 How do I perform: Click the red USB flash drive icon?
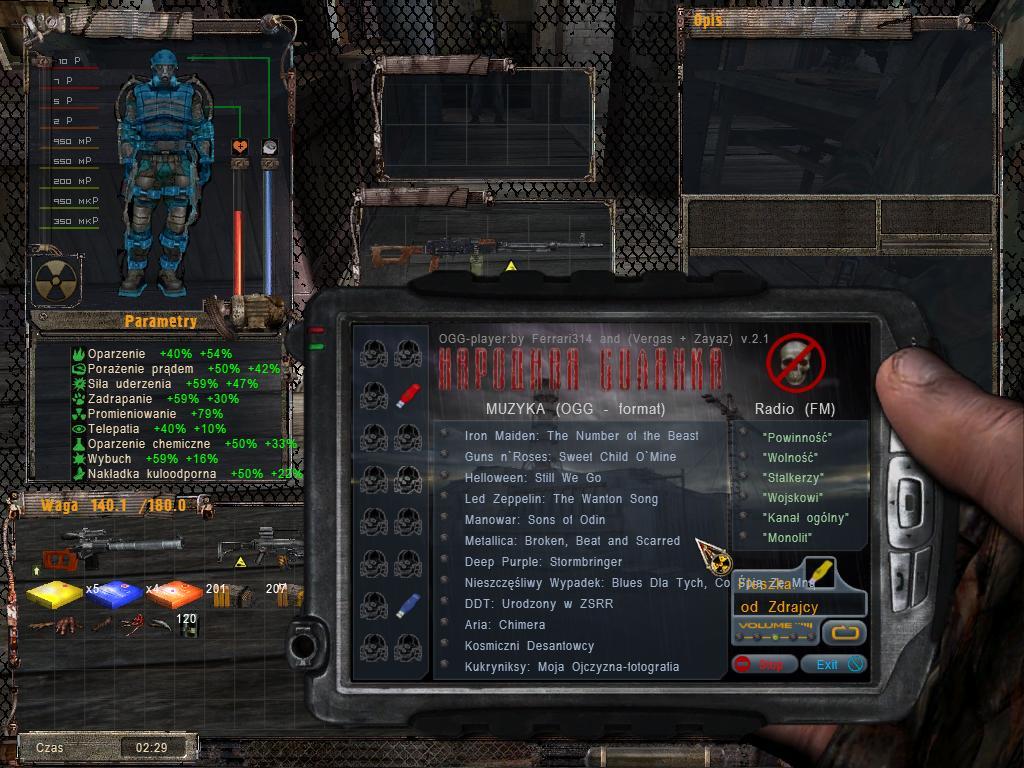coord(406,396)
